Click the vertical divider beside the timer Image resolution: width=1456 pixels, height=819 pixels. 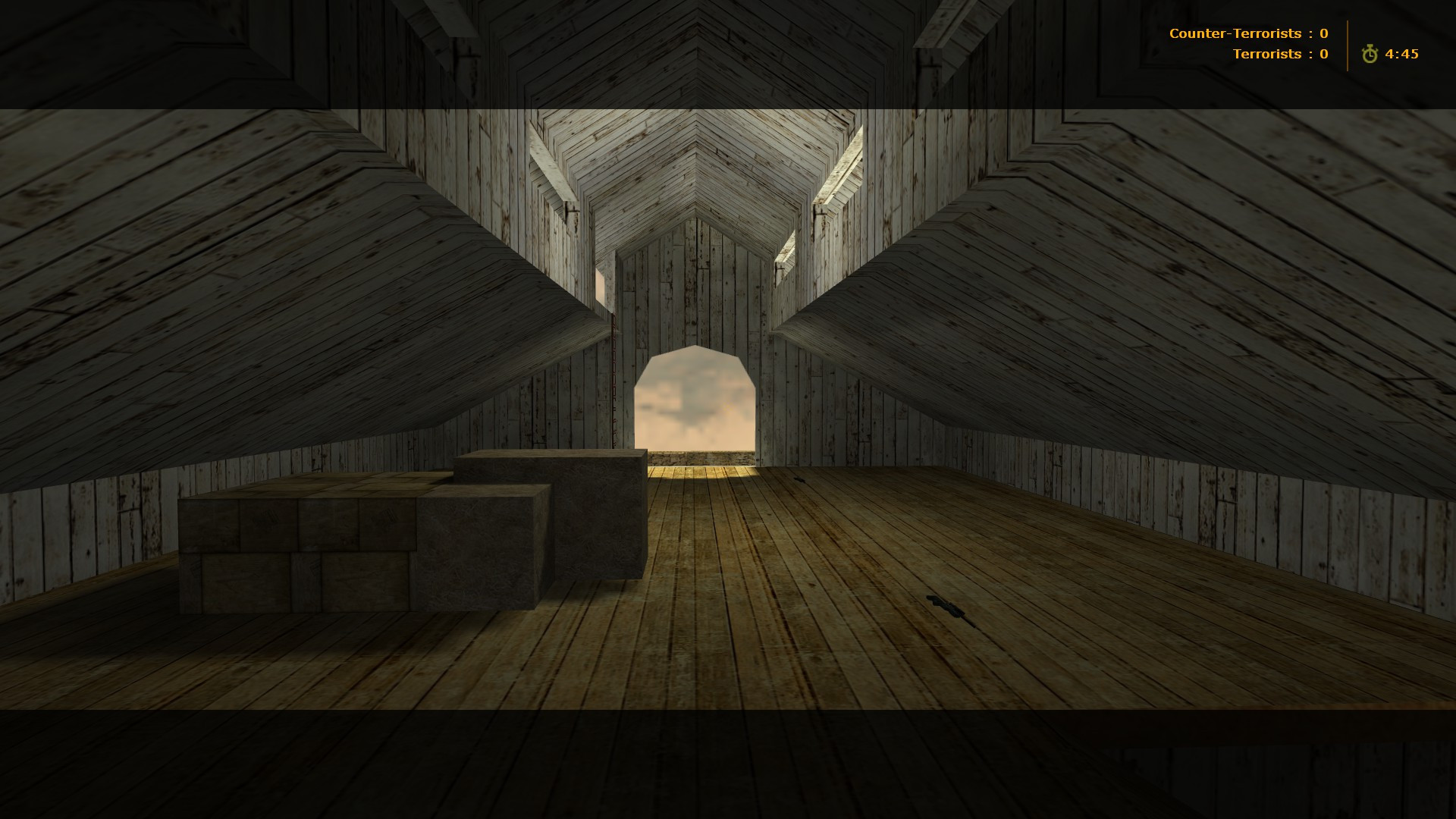(1348, 43)
